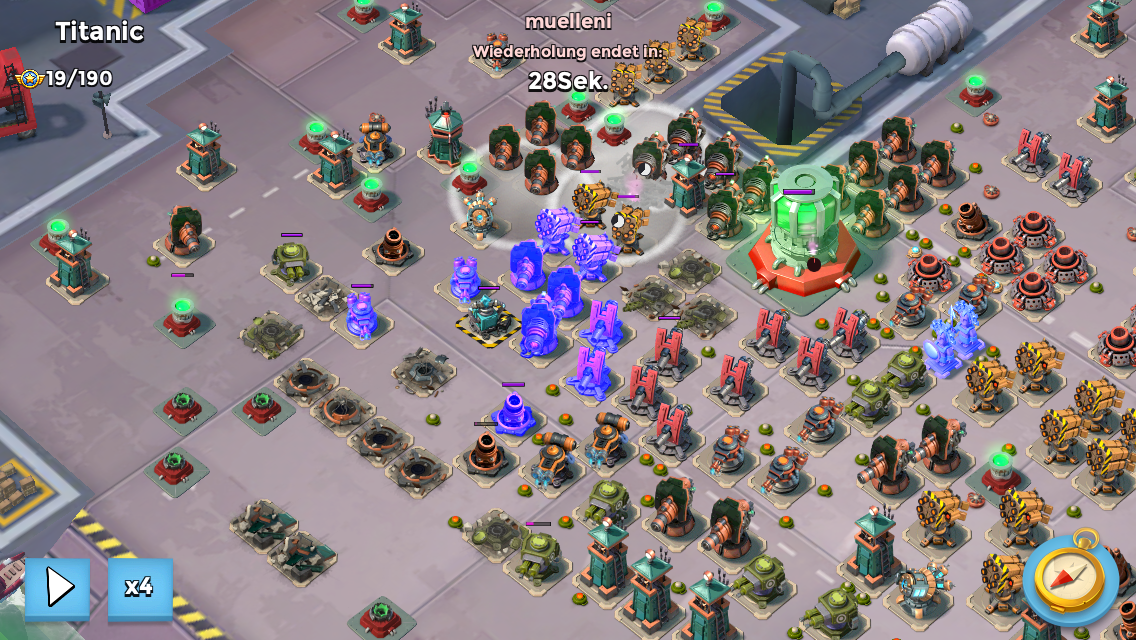Click the play button to resume replay

(x=58, y=587)
